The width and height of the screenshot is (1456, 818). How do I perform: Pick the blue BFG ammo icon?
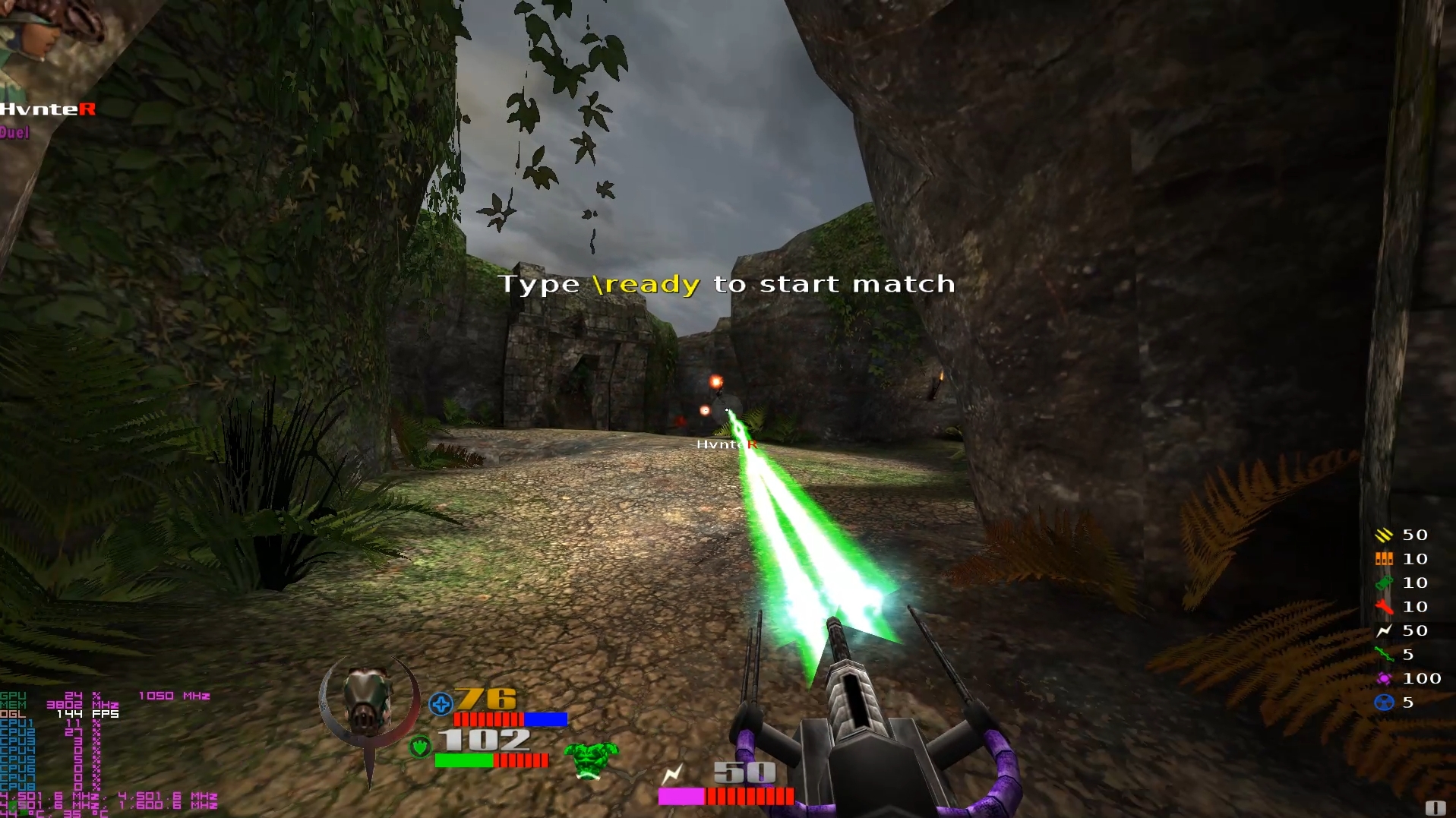click(x=1383, y=703)
